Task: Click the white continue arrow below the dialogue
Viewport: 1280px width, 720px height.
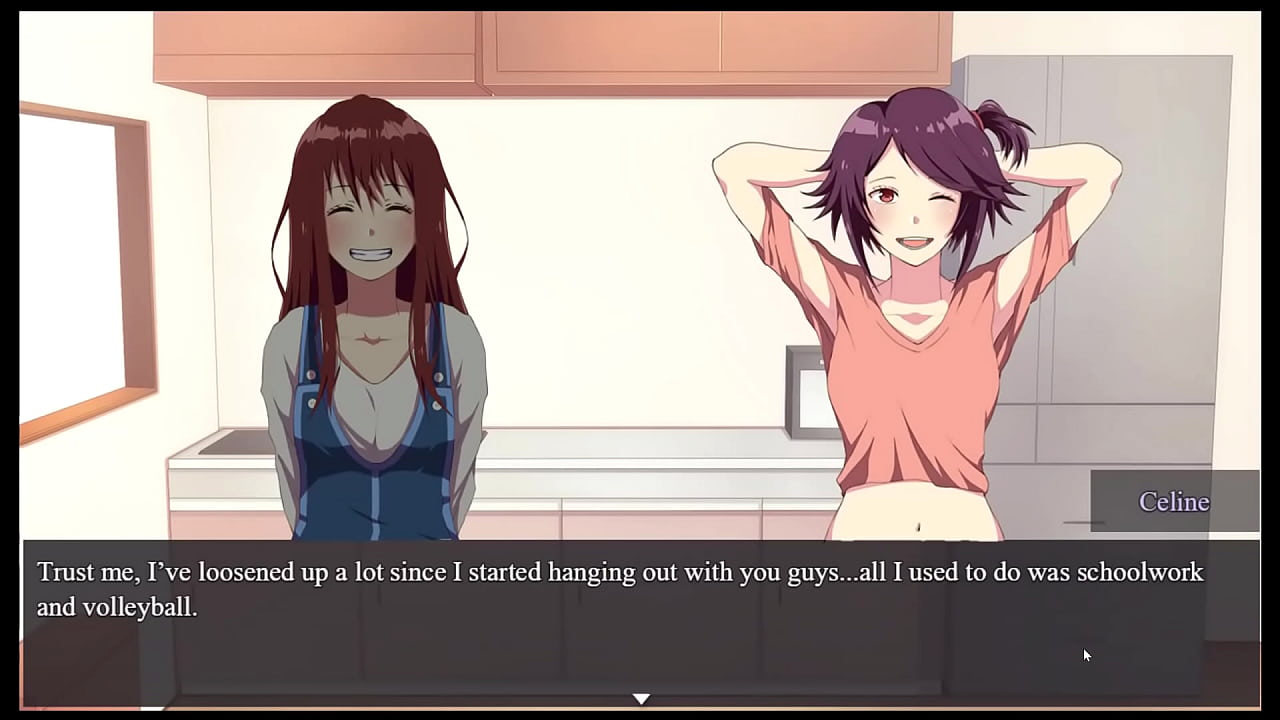Action: pyautogui.click(x=641, y=698)
